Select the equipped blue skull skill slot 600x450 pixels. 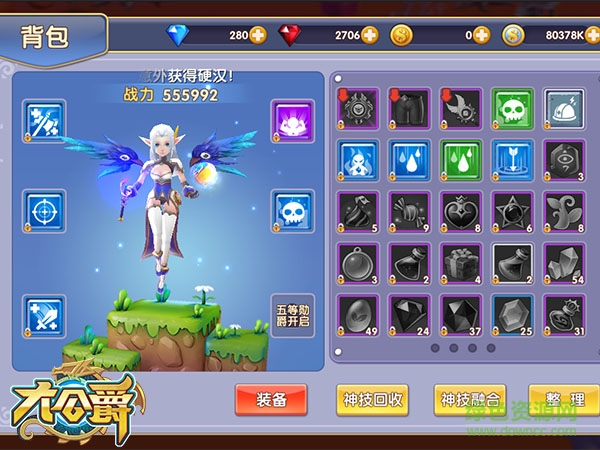(293, 212)
